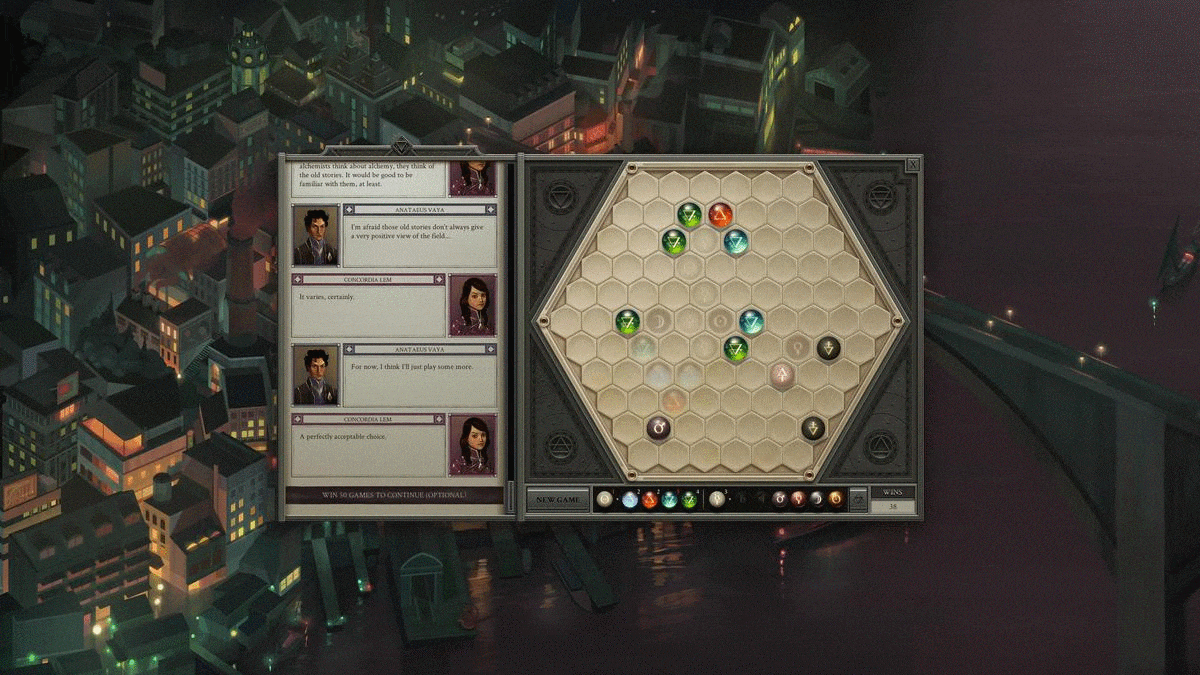The width and height of the screenshot is (1200, 675).
Task: Start a new game of Sigmar's Garden
Action: point(557,499)
